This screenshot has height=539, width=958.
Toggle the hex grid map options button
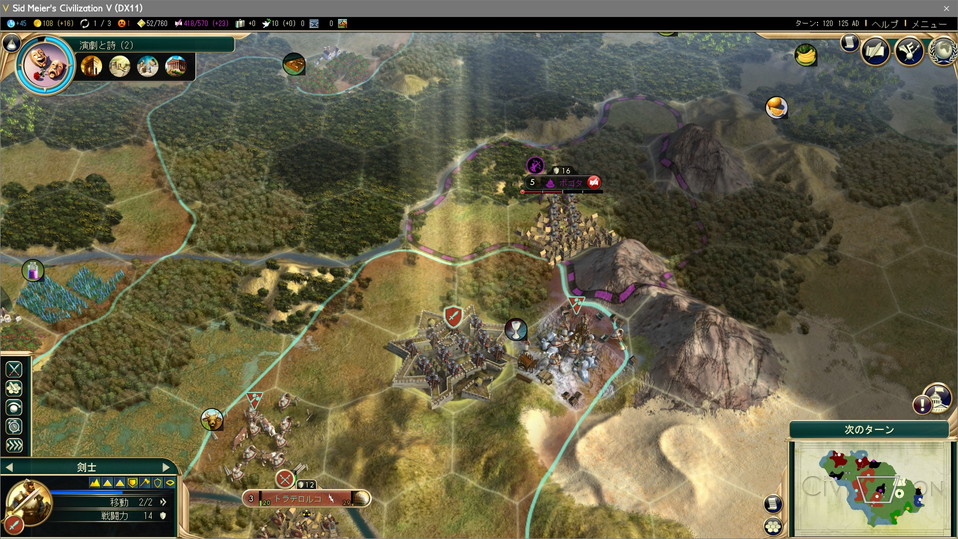773,526
